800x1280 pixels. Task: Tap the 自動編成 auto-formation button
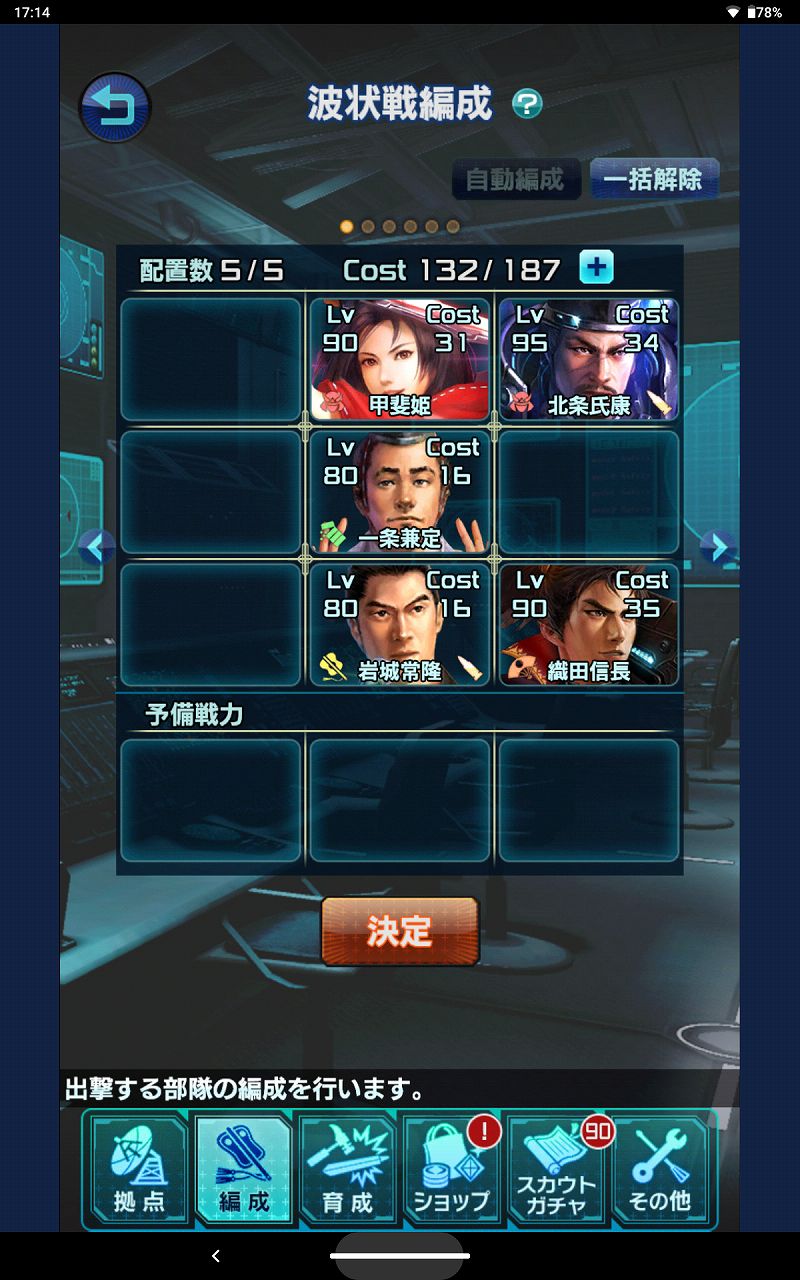[x=515, y=180]
